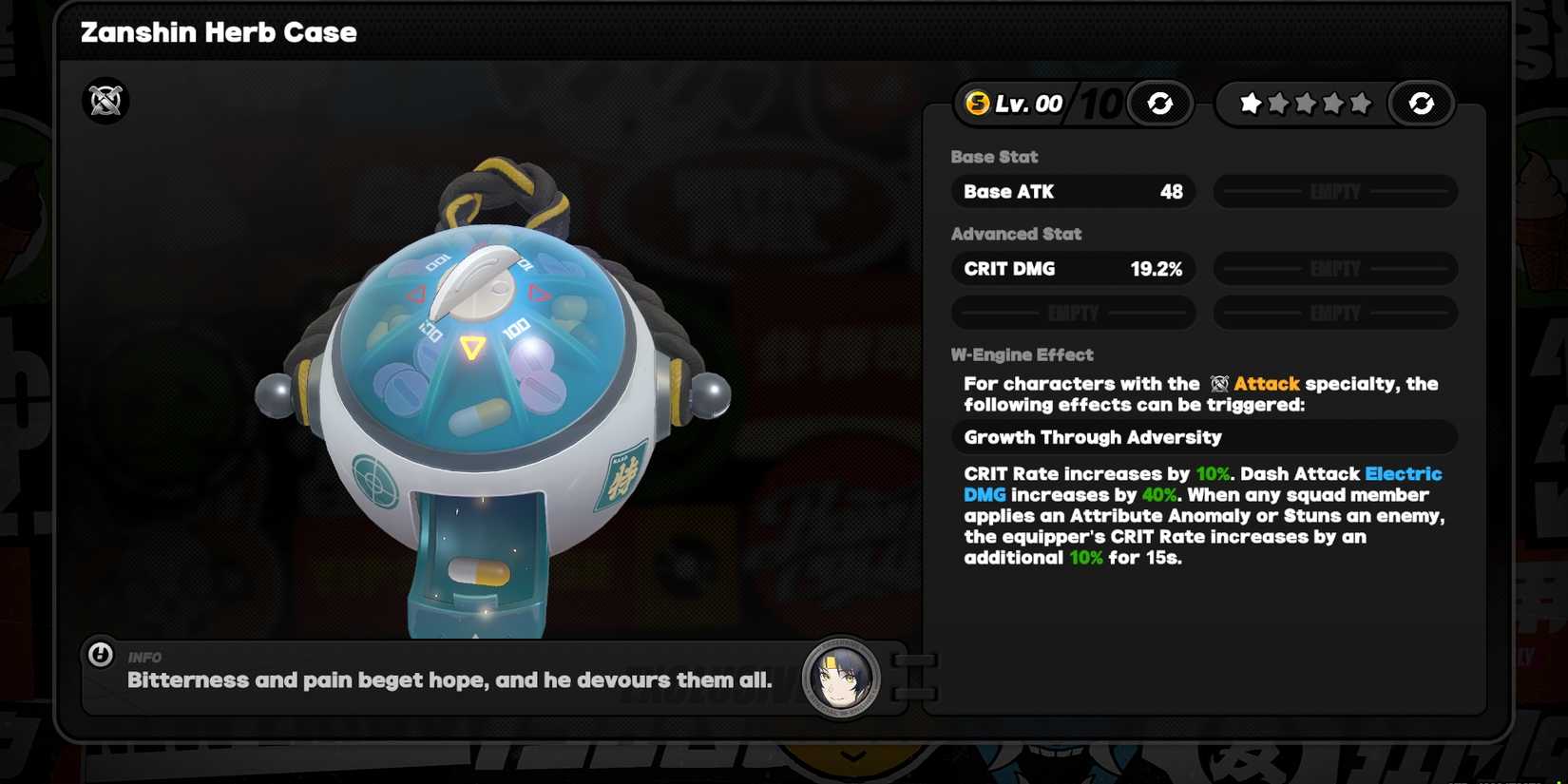Viewport: 1568px width, 784px height.
Task: Toggle the first star in the rating
Action: [1248, 104]
